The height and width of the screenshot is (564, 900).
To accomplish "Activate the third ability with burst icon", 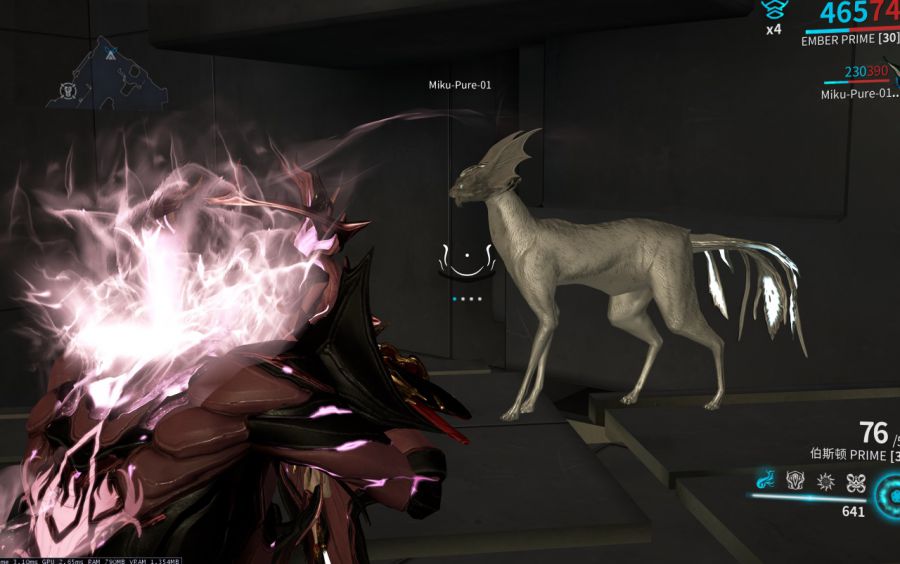I will coord(825,482).
